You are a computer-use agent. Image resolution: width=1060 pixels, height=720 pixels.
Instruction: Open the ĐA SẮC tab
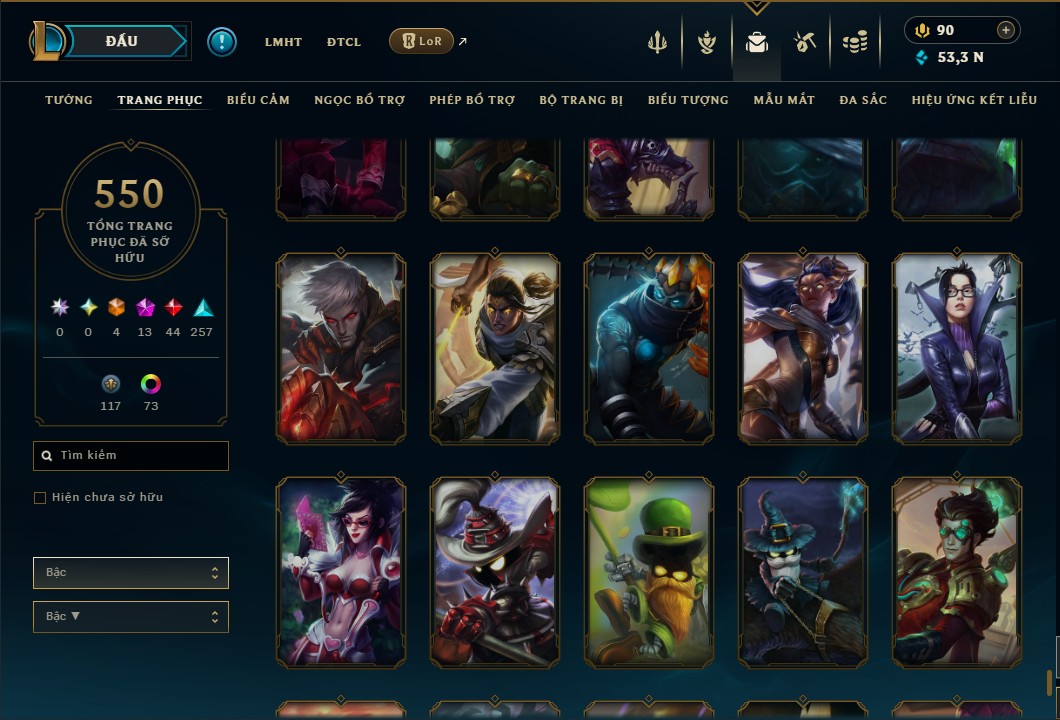coord(863,100)
